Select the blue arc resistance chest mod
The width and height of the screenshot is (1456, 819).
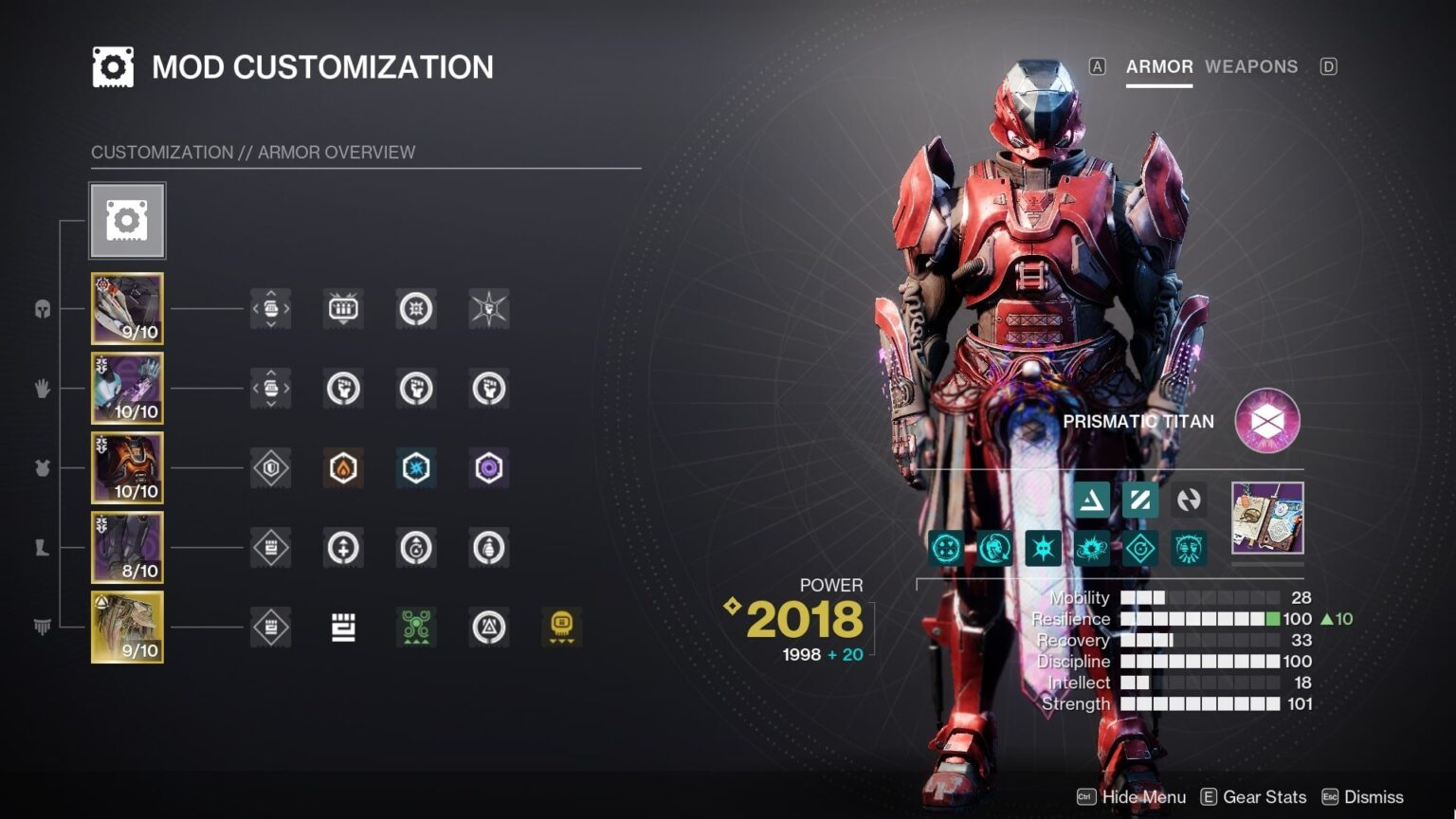[x=415, y=468]
